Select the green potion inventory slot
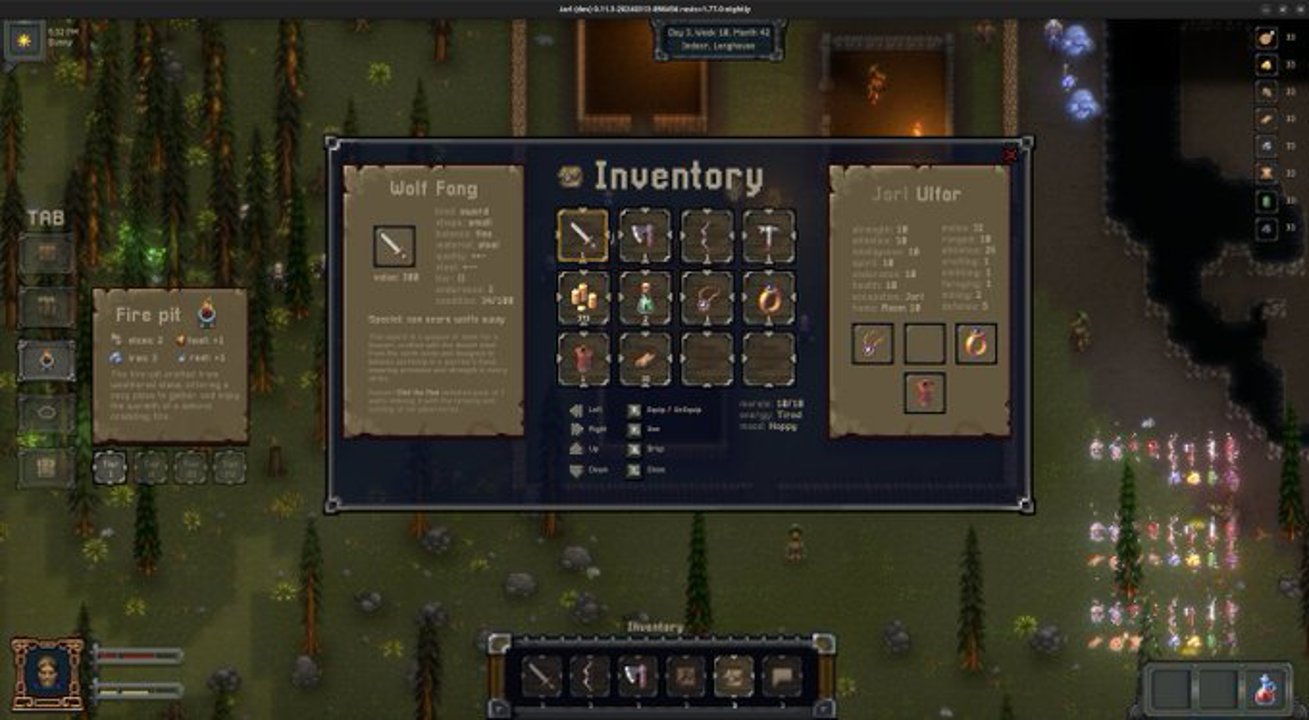Viewport: 1309px width, 720px height. point(645,297)
